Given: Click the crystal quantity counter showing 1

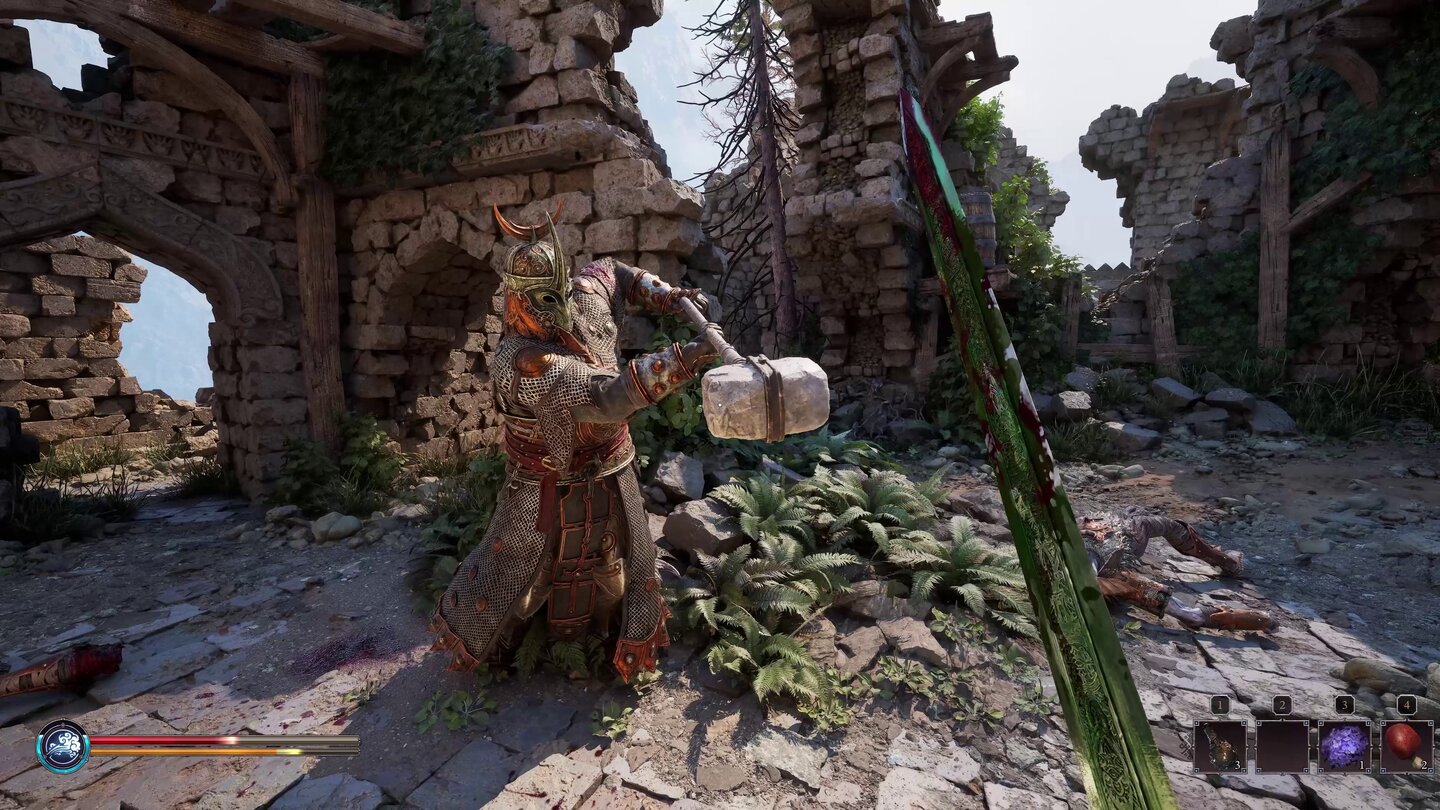Looking at the screenshot, I should tap(1361, 765).
